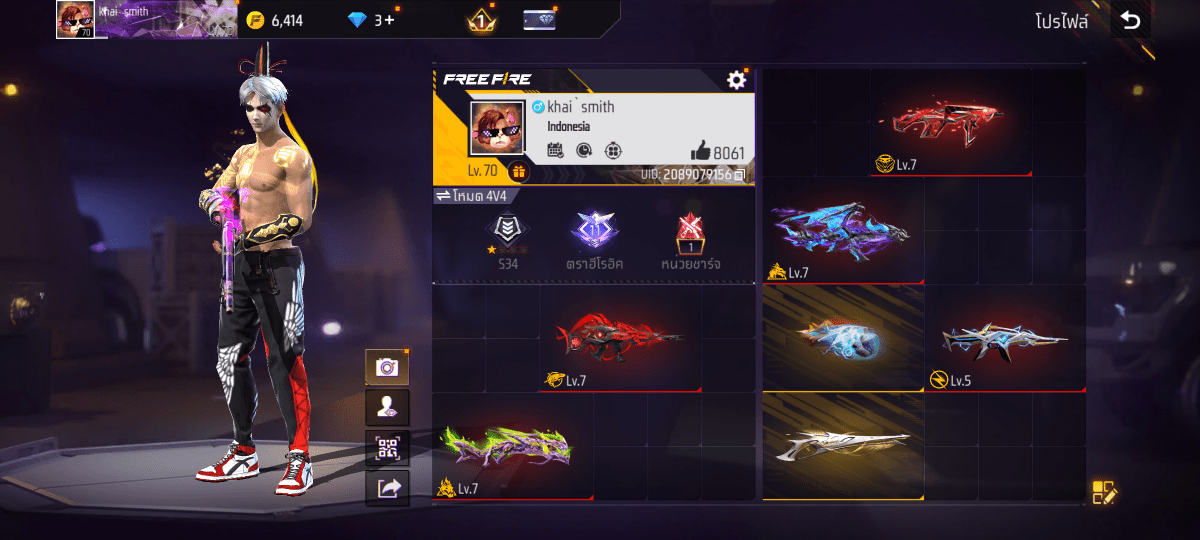The width and height of the screenshot is (1200, 540).
Task: Add diamonds with the plus button
Action: [x=389, y=20]
